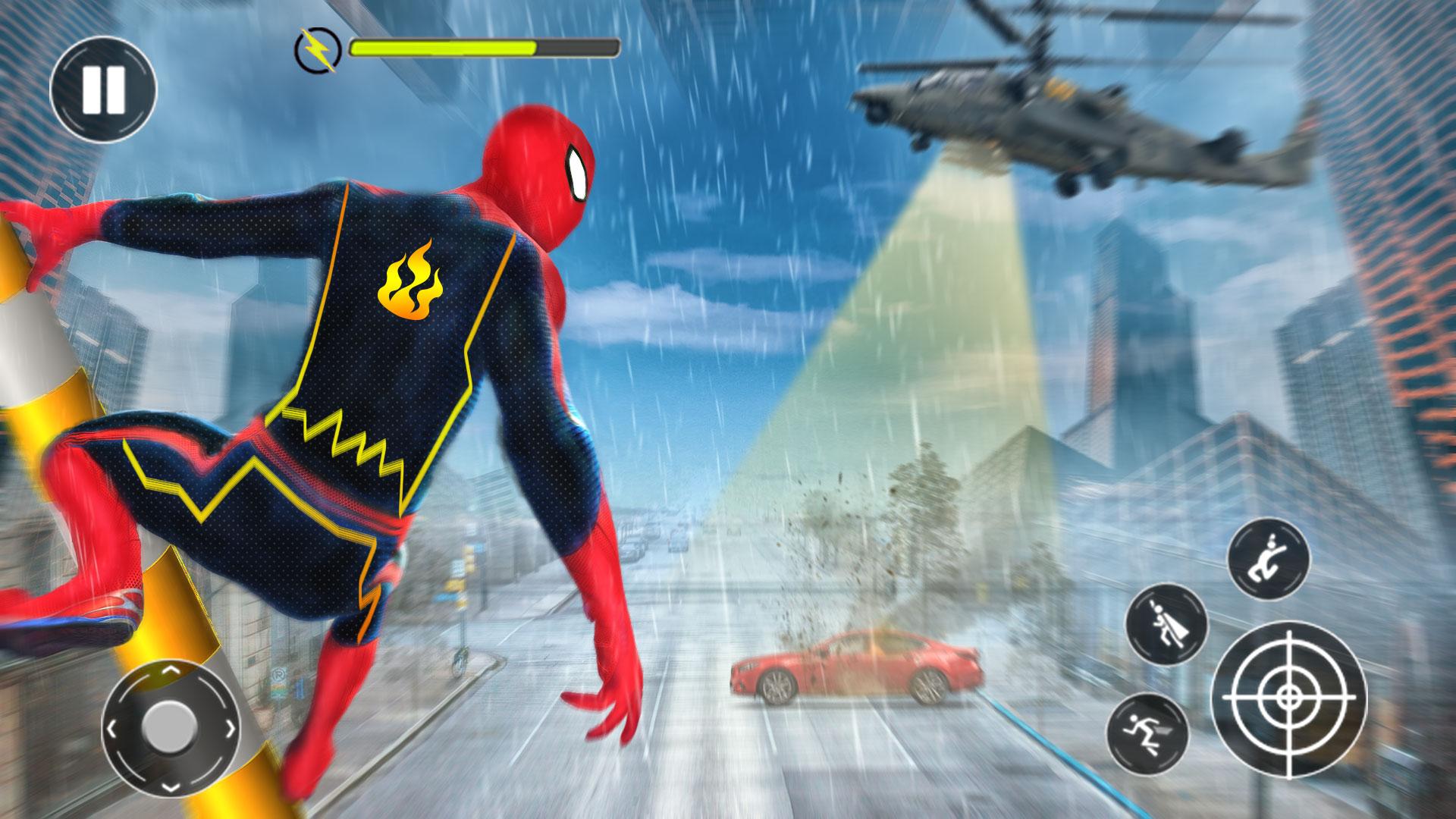Image resolution: width=1456 pixels, height=819 pixels.
Task: Tap the lightning energy icon
Action: [319, 49]
